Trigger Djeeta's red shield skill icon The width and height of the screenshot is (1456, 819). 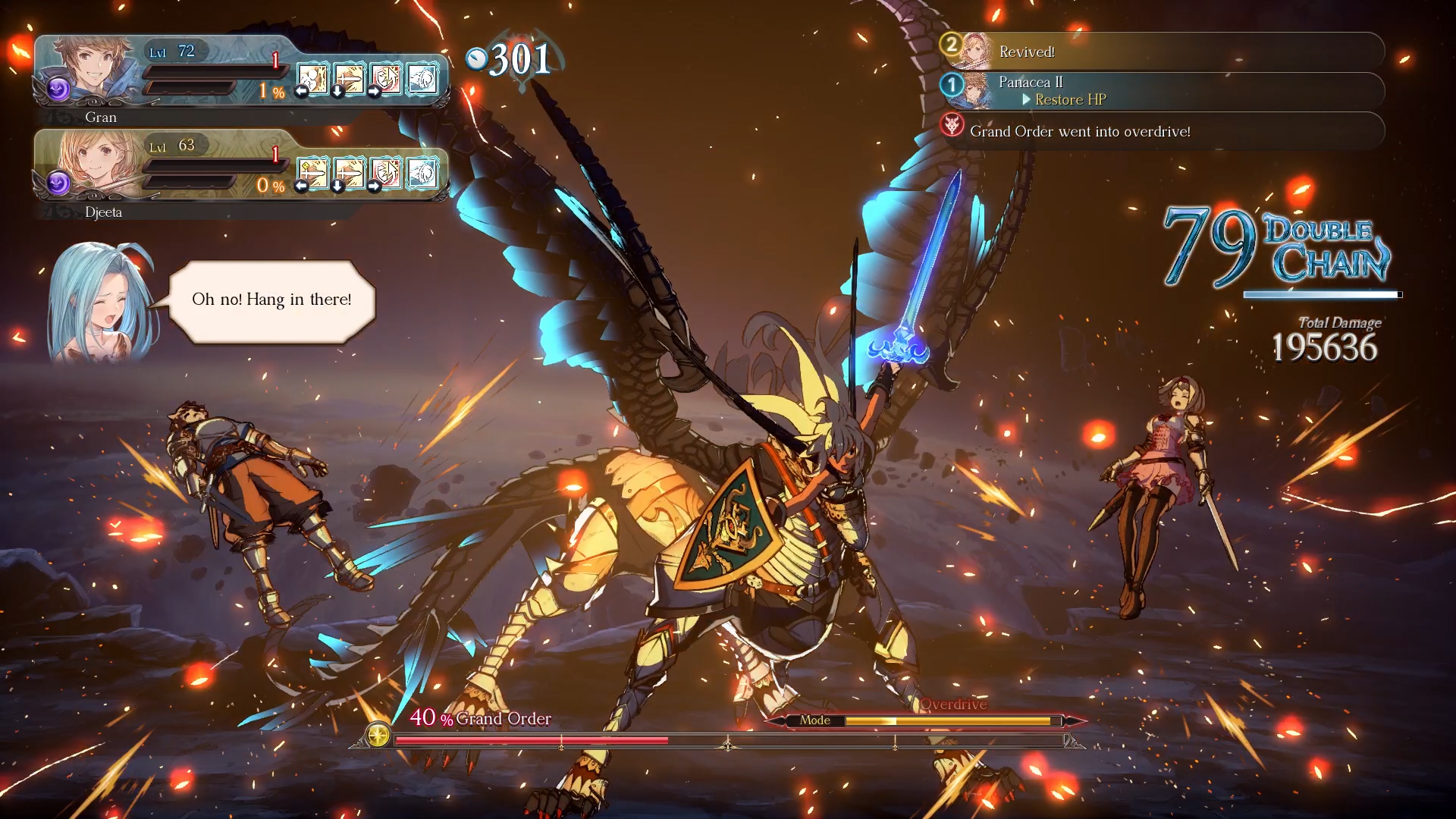[386, 174]
